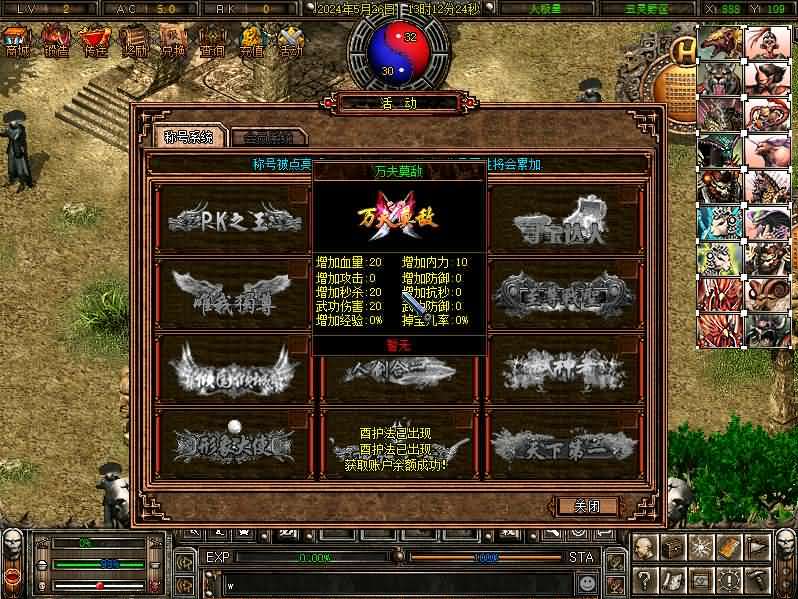Open the emoticon smiley button by chat
Viewport: 798px width, 599px height.
pyautogui.click(x=587, y=581)
